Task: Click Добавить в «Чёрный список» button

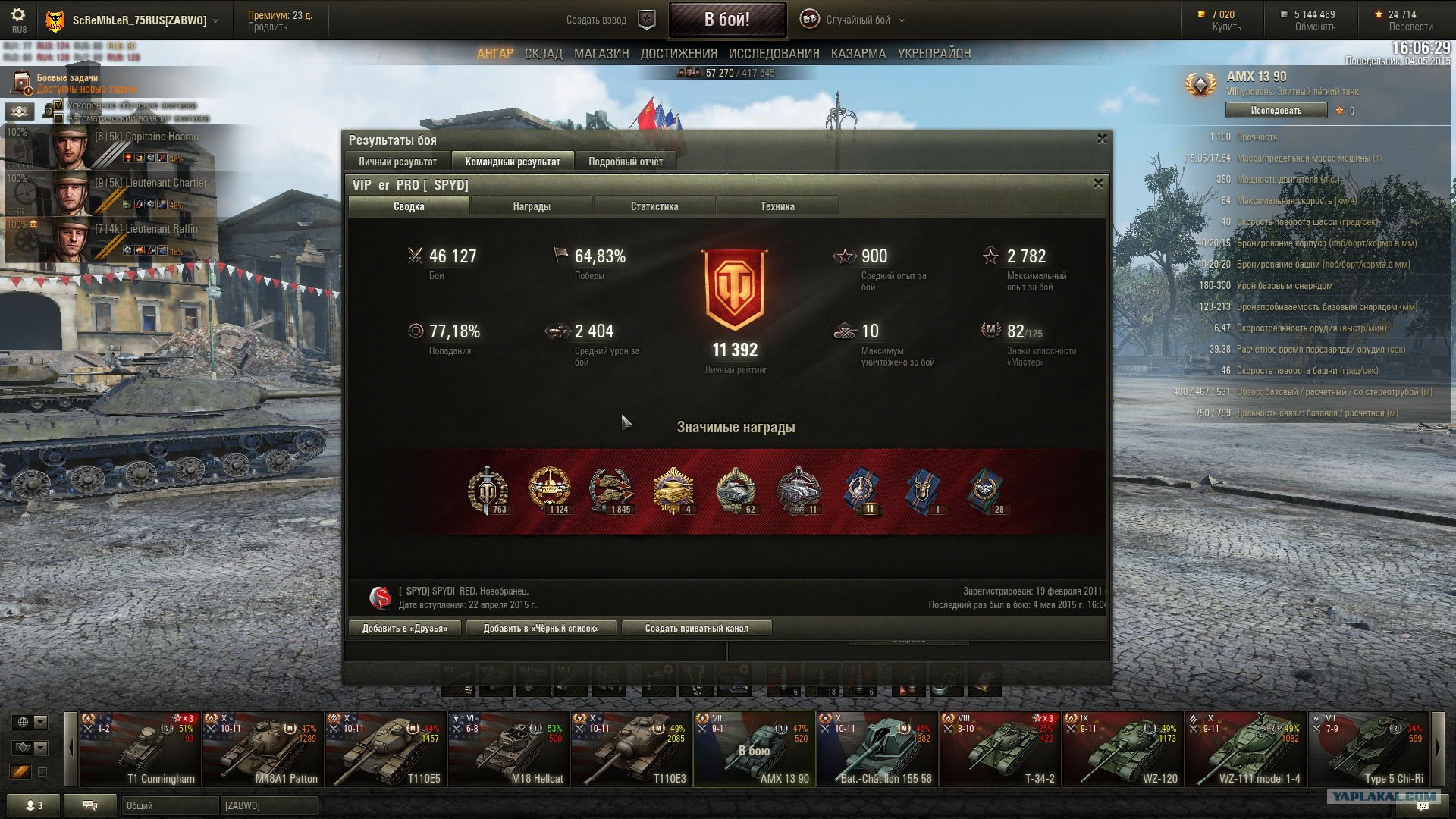Action: 541,629
